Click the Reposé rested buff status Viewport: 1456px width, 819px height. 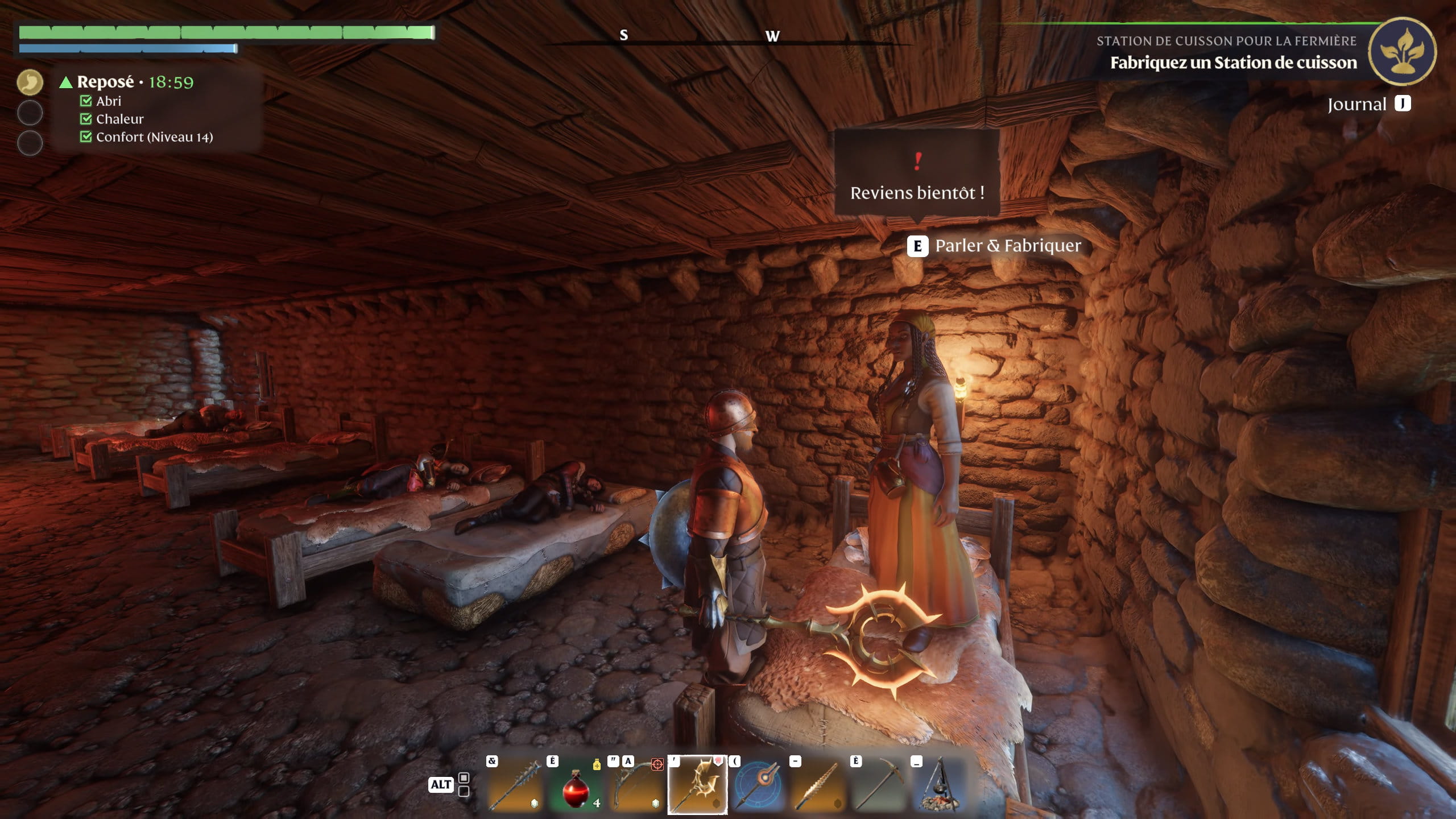(106, 82)
